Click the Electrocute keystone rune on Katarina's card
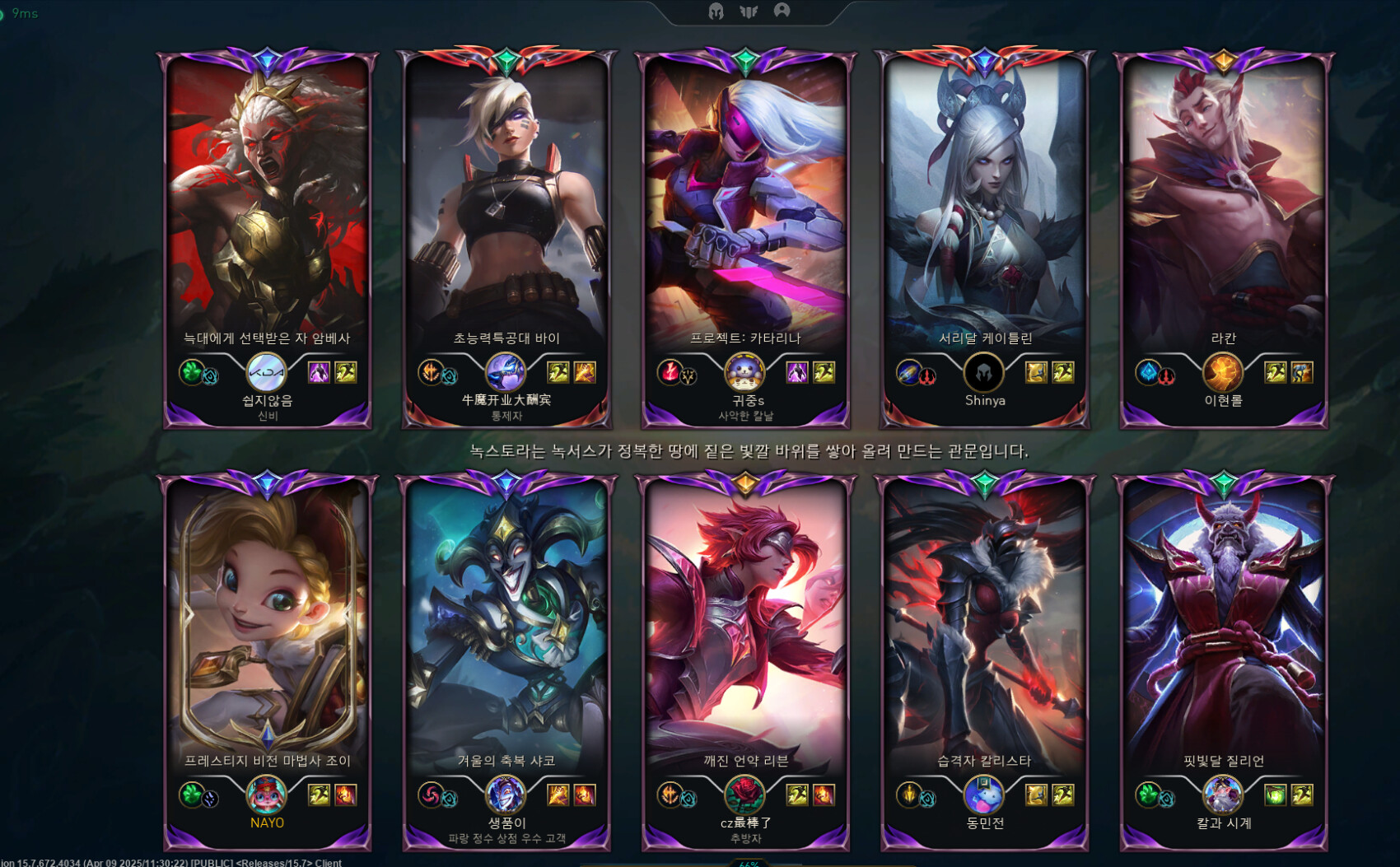 pos(670,371)
